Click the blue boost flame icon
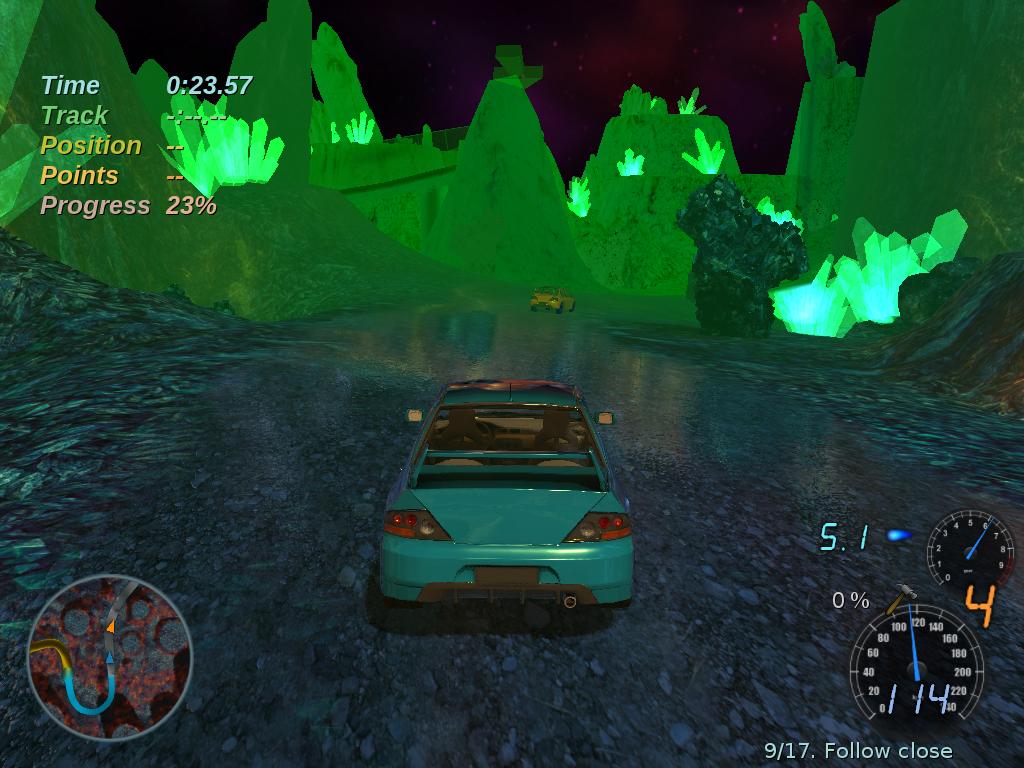1024x768 pixels. pos(899,536)
